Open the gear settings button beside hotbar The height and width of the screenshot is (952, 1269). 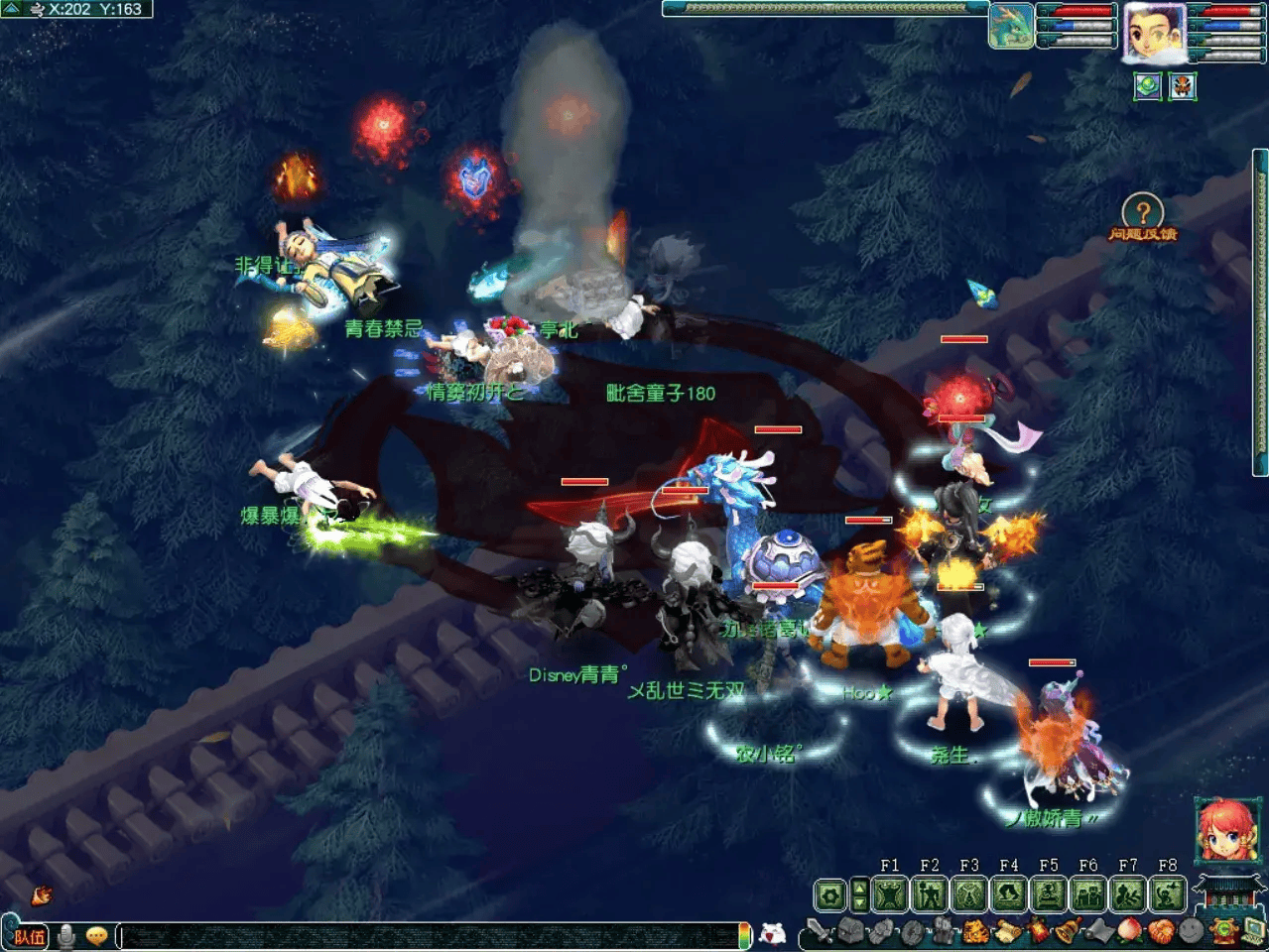[x=829, y=895]
